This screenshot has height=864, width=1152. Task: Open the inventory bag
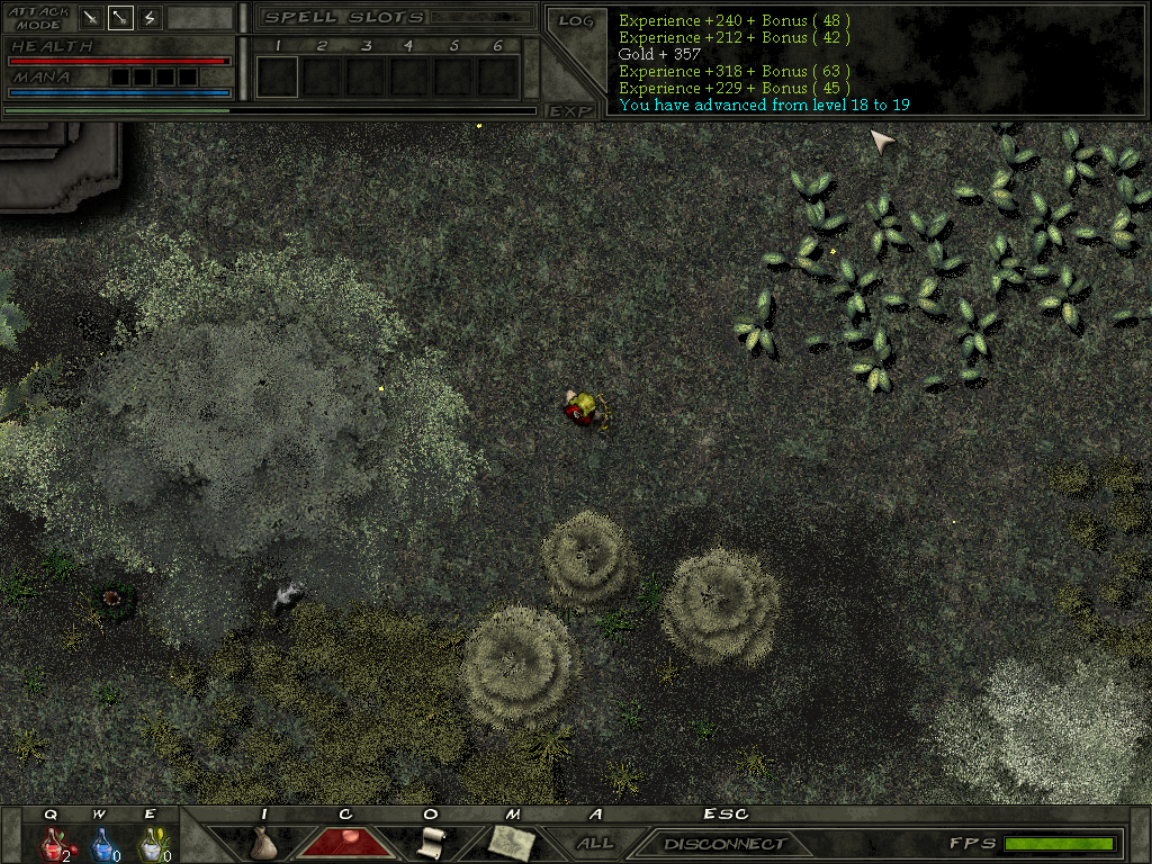[x=263, y=843]
